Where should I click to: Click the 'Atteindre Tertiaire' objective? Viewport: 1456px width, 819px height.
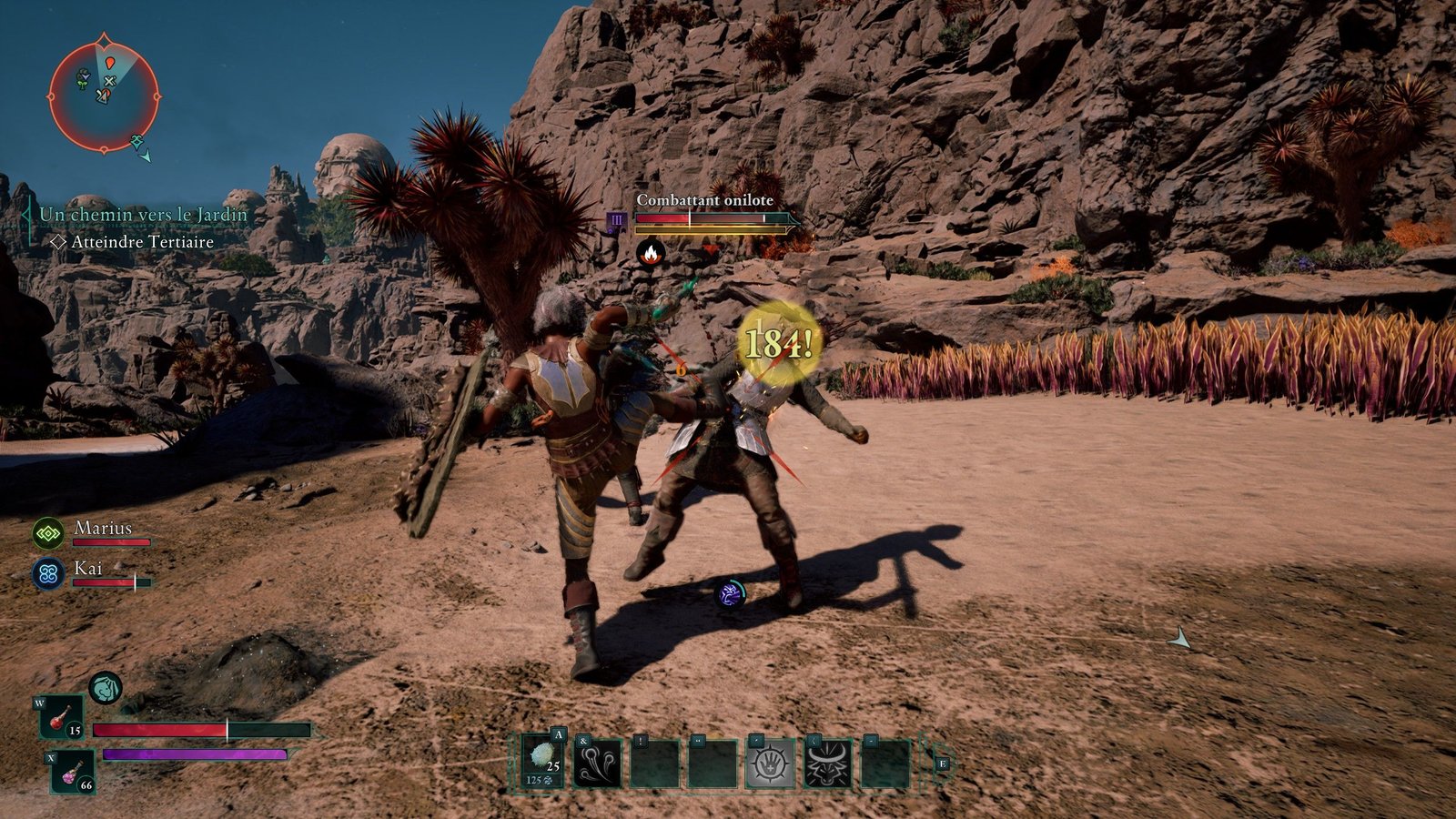[x=142, y=242]
